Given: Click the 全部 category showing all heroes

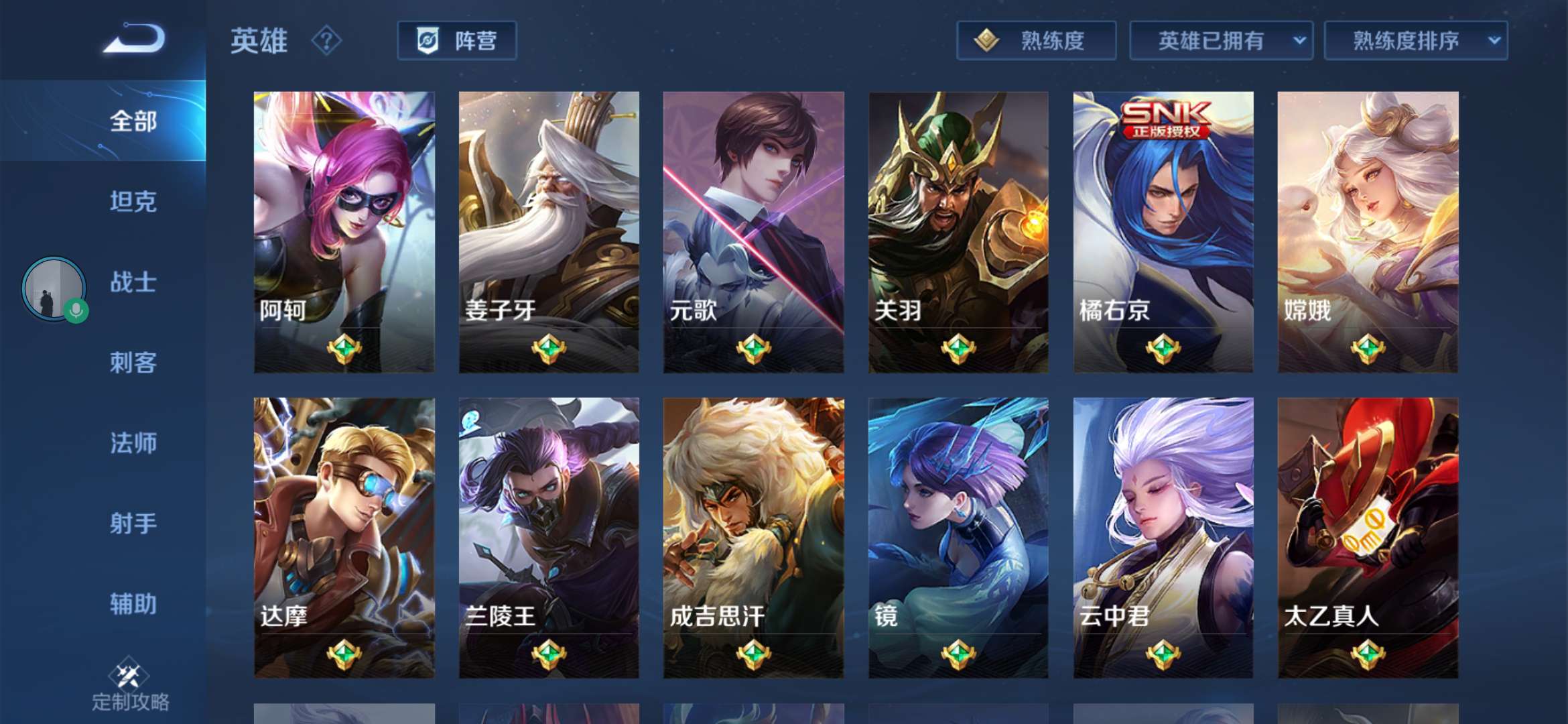Looking at the screenshot, I should [x=133, y=122].
